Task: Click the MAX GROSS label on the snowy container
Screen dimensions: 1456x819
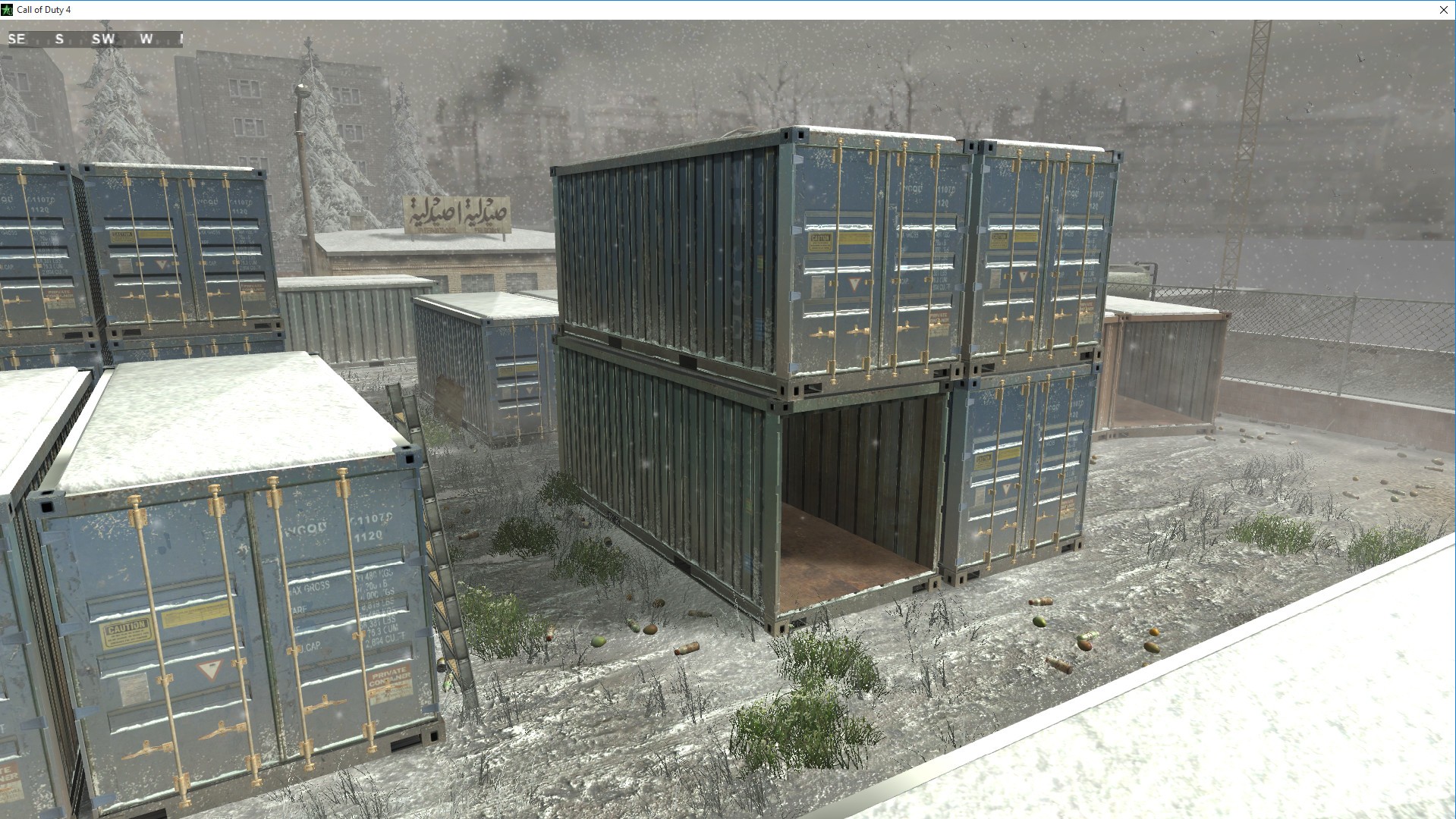Action: [x=309, y=585]
